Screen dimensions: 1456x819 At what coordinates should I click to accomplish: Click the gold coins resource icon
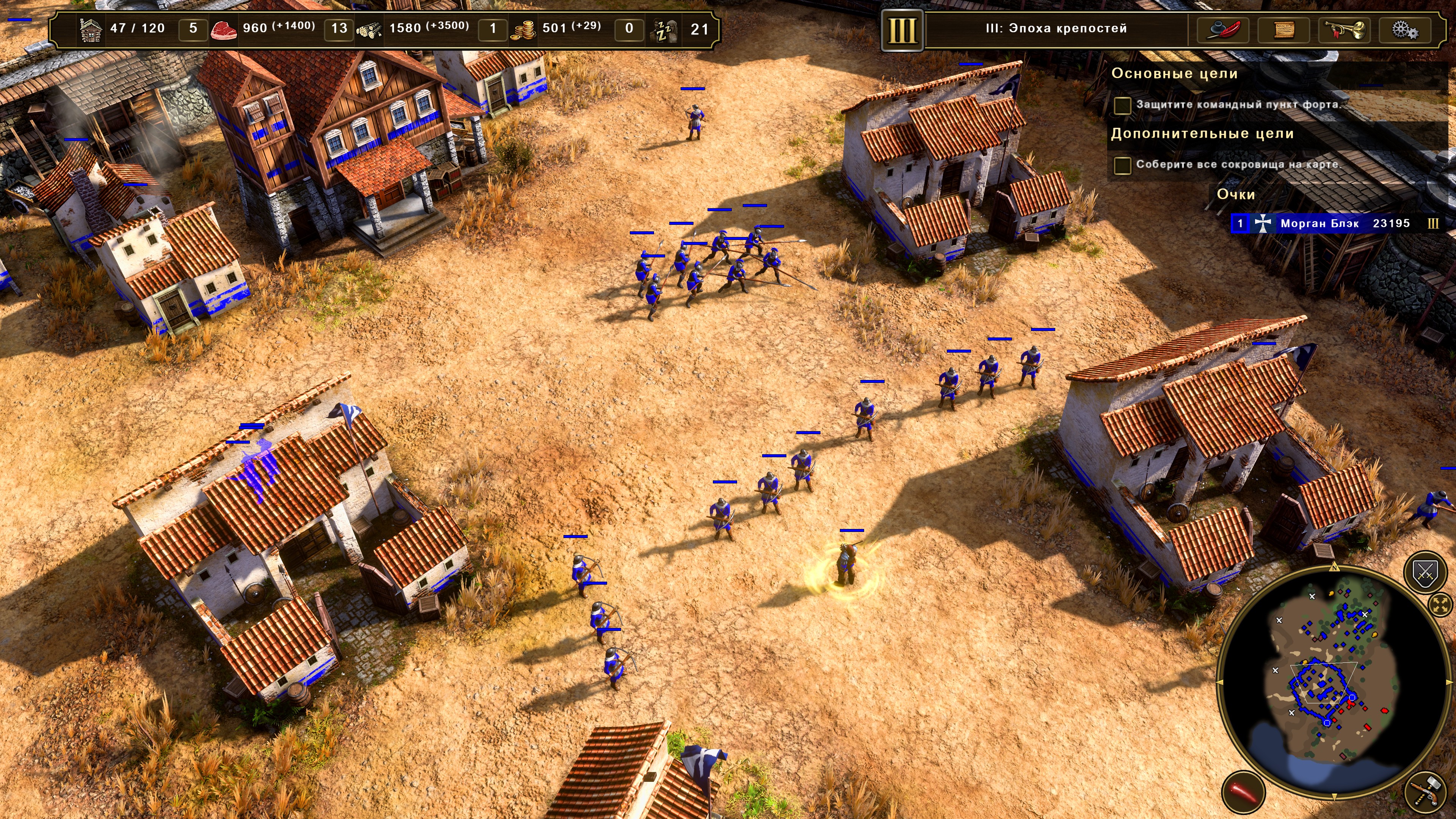tap(523, 30)
